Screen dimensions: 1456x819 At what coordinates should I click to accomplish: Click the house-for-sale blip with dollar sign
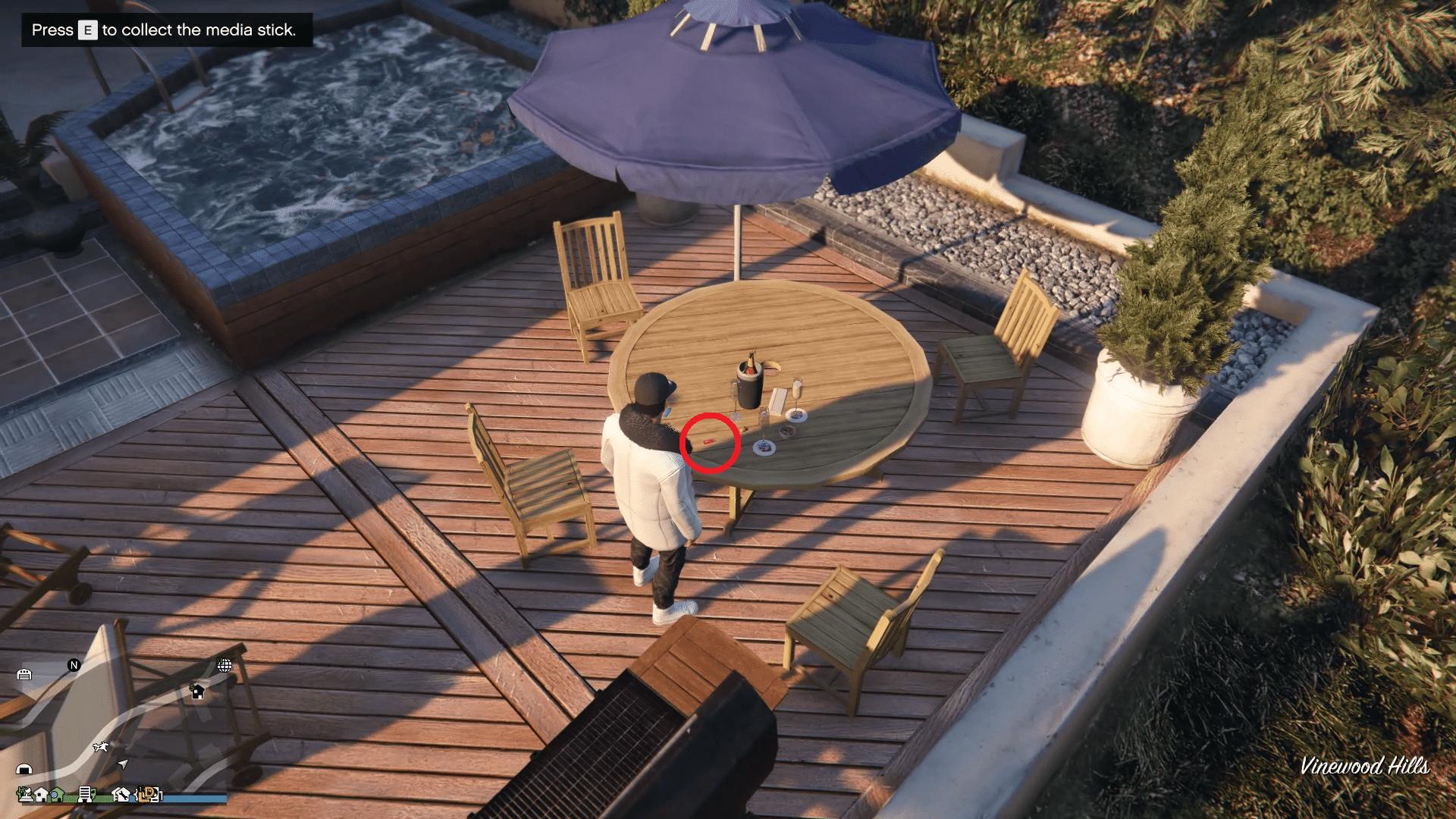point(198,692)
